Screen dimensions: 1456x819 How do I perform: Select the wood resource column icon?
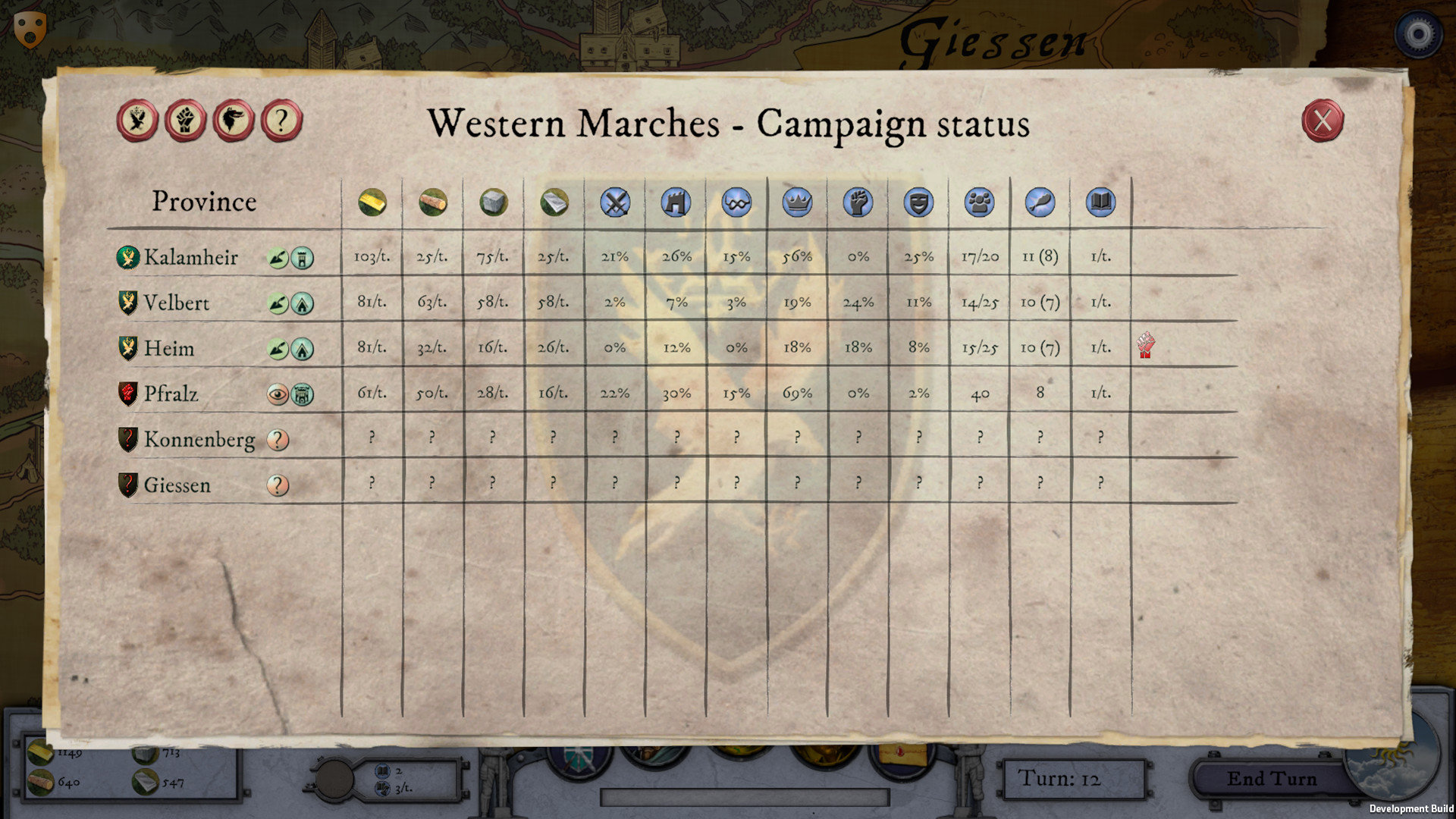point(433,202)
